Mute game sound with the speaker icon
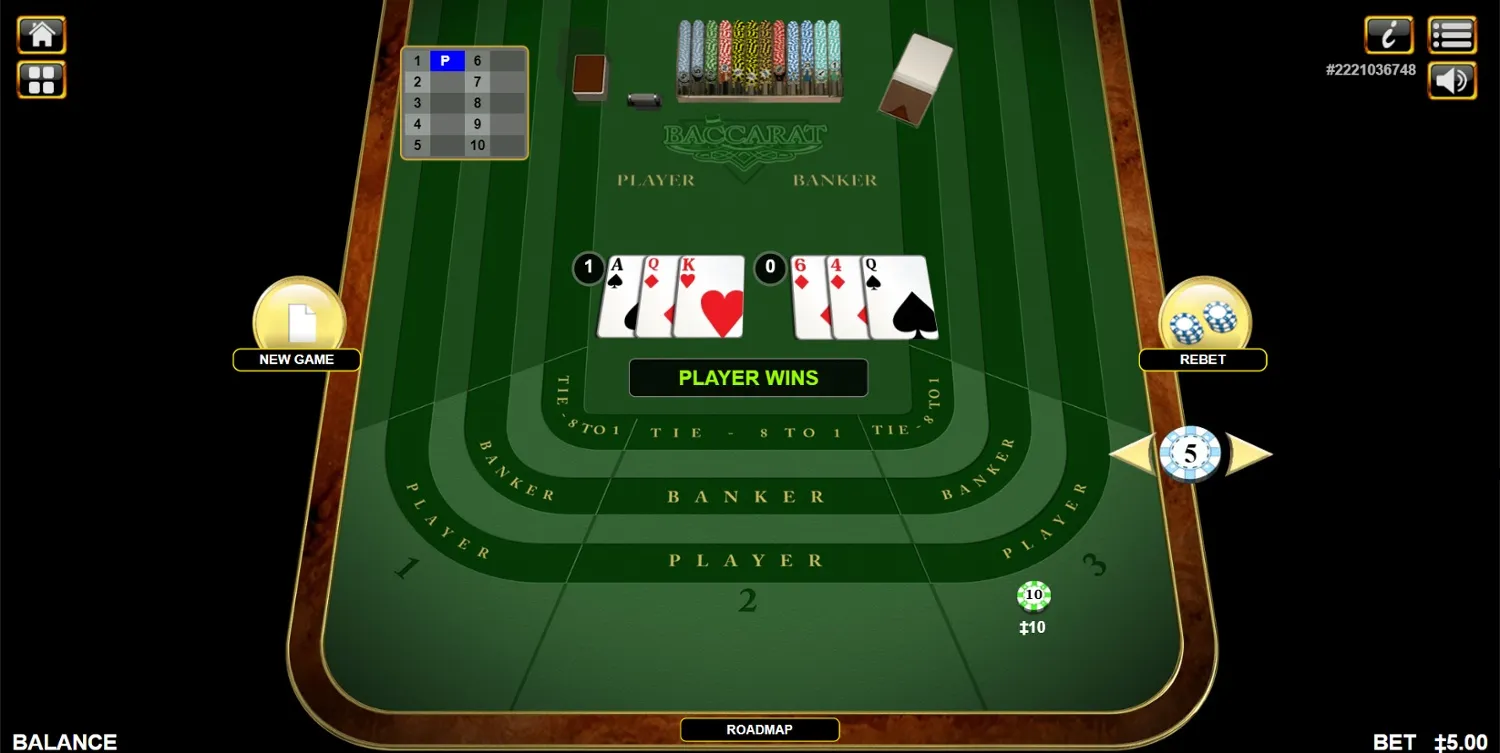The height and width of the screenshot is (753, 1500). 1452,80
